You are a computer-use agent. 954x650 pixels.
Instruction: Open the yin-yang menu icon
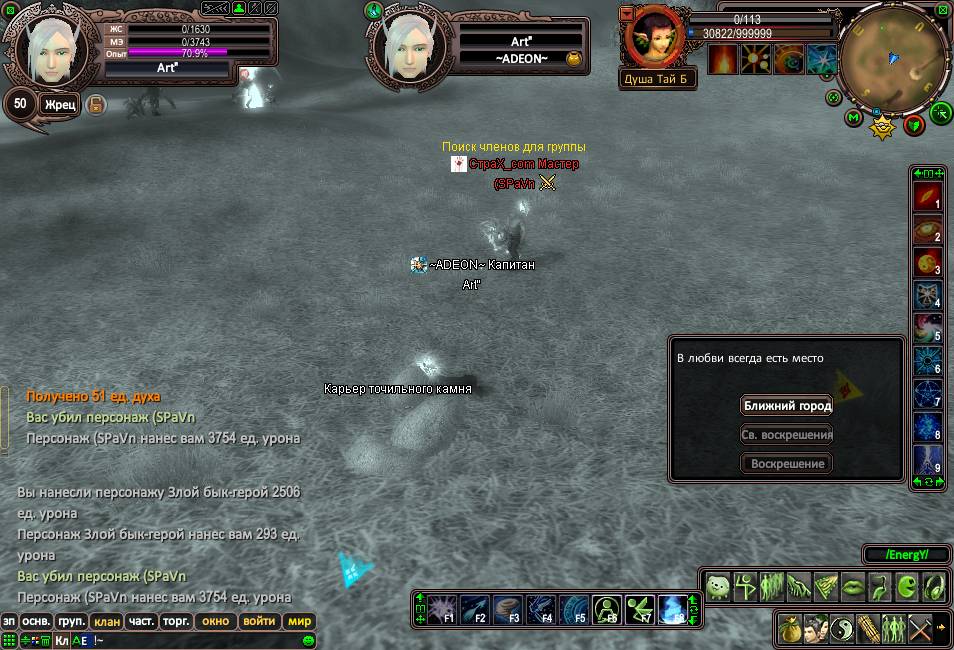click(841, 629)
